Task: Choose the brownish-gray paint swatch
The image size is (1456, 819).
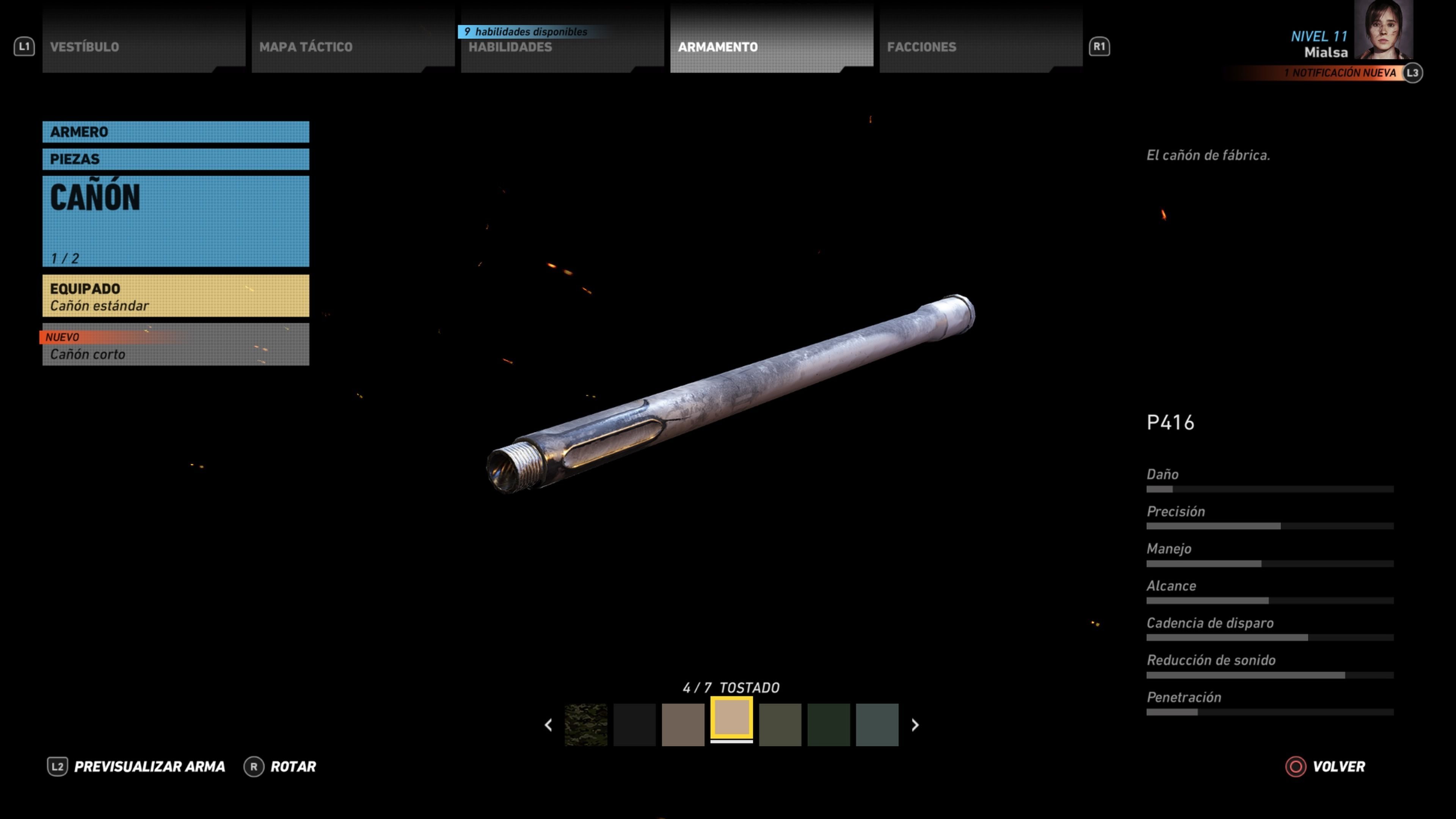Action: tap(683, 725)
